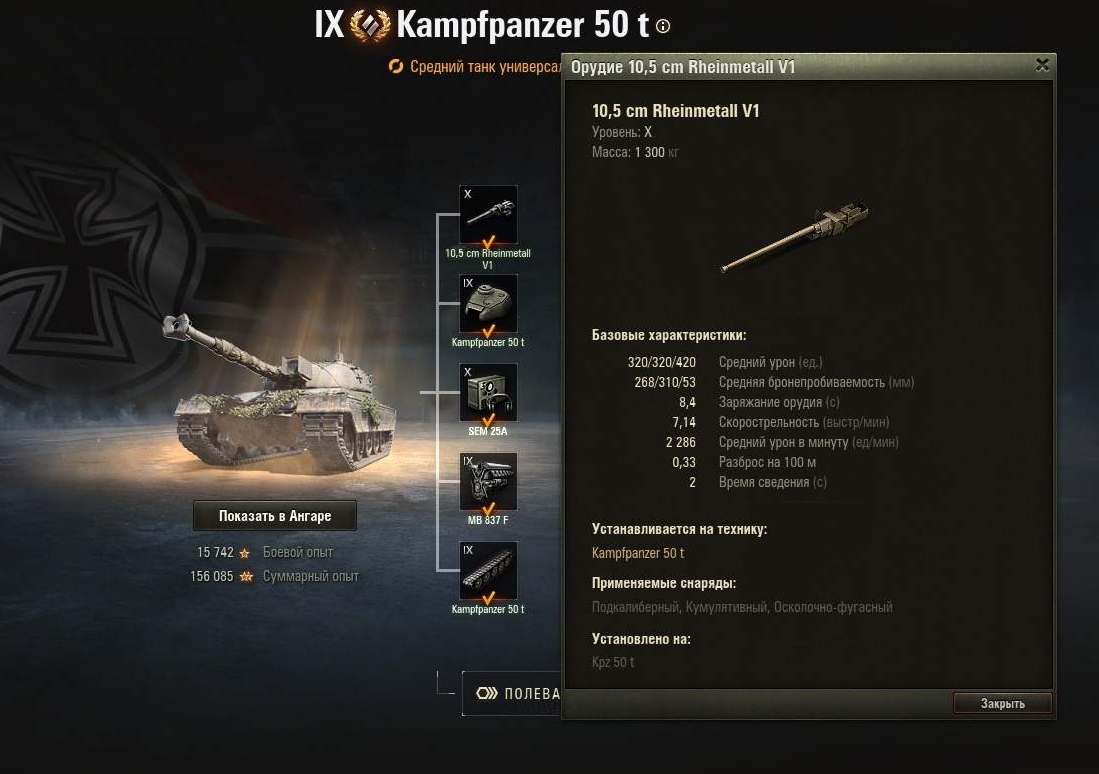Choose the SEM 25A radio module
Screen dimensions: 1099x774
click(x=488, y=393)
